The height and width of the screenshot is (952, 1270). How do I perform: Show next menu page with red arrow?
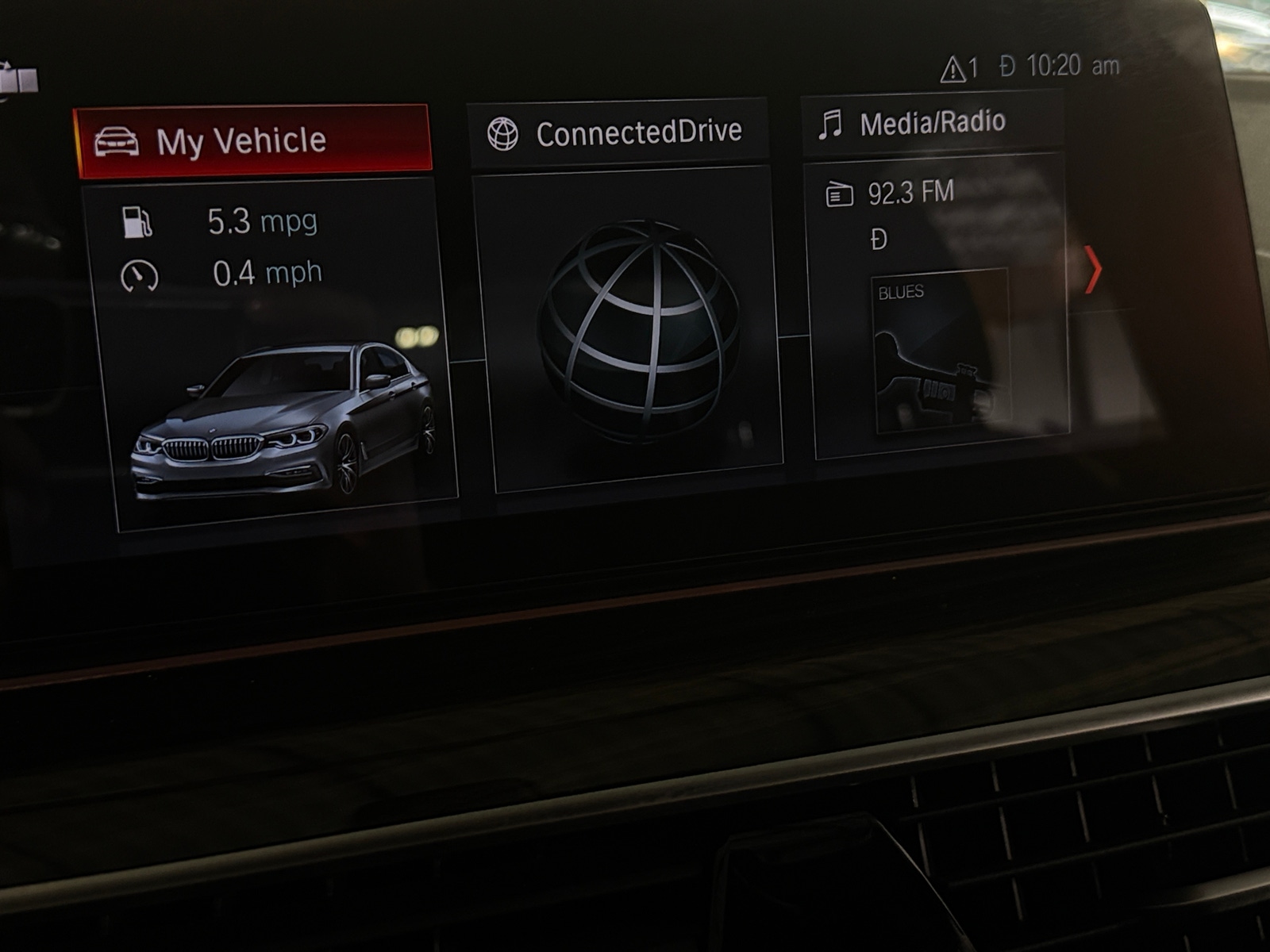1093,270
